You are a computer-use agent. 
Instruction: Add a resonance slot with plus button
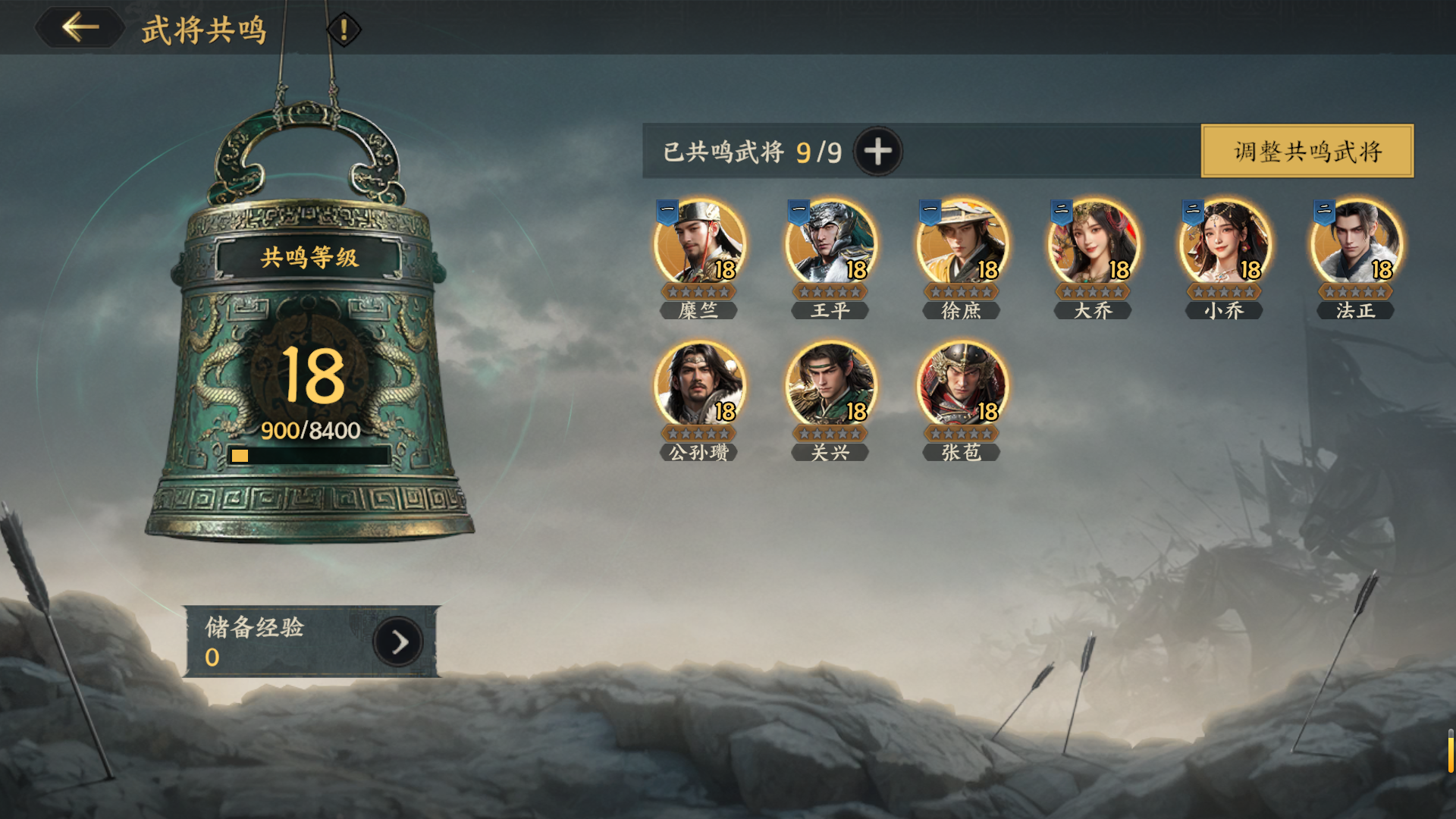[x=877, y=152]
